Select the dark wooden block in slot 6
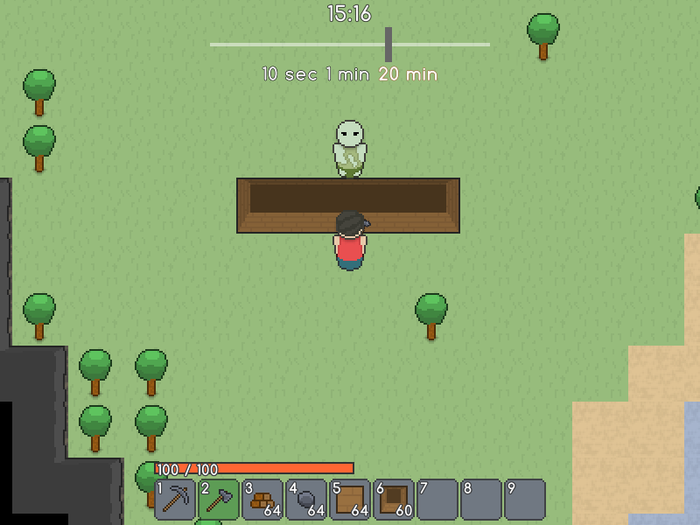 [394, 499]
